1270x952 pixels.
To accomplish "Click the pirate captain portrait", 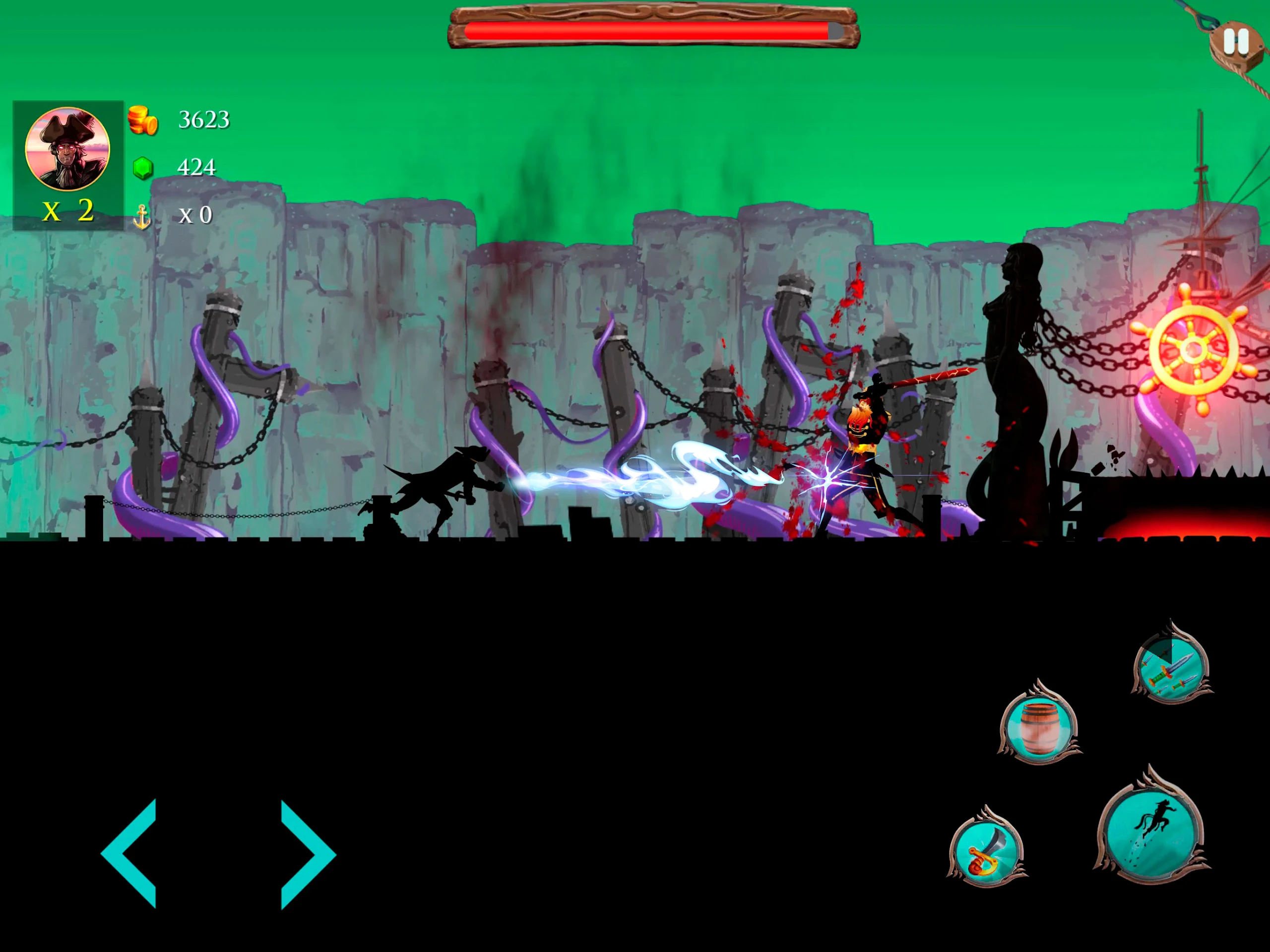I will [x=68, y=149].
